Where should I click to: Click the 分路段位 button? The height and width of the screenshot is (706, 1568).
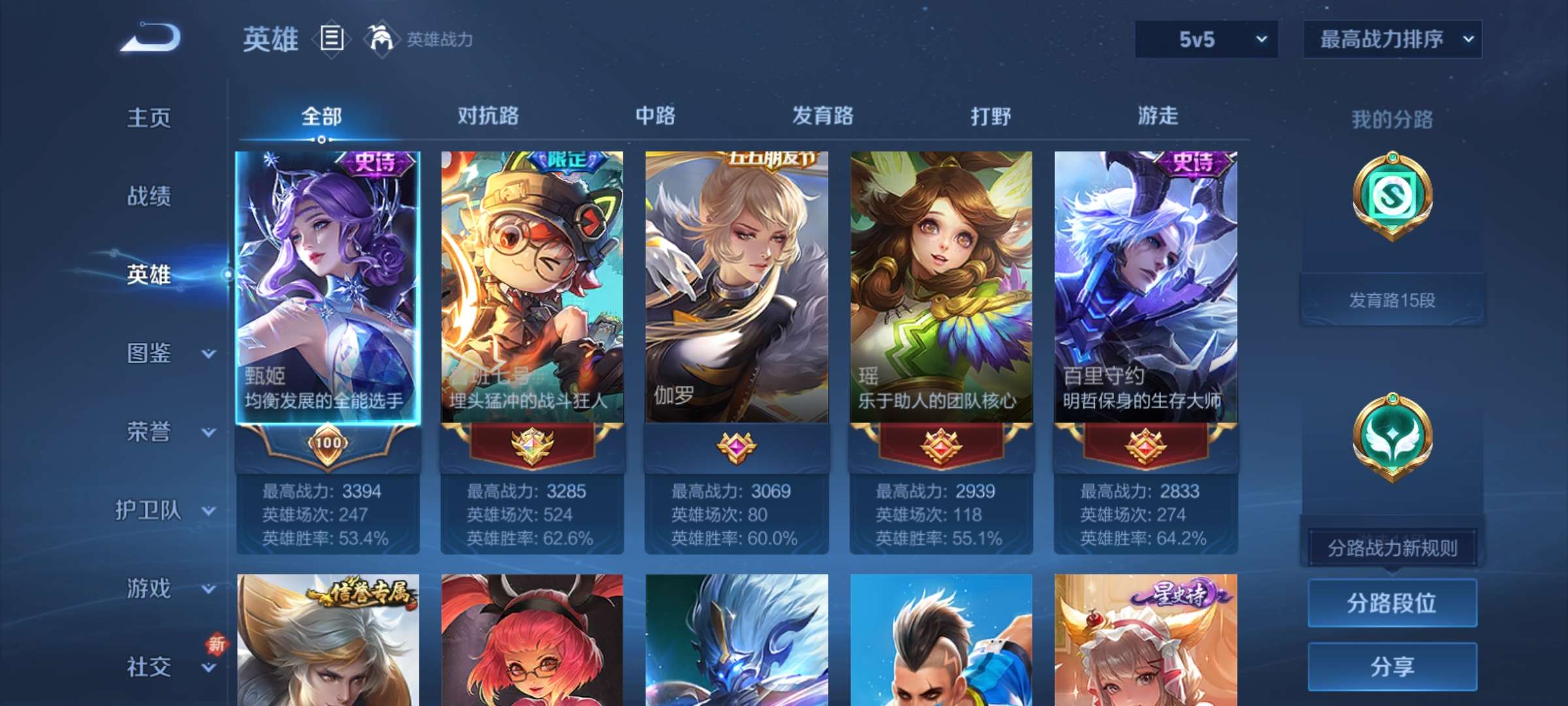tap(1392, 603)
